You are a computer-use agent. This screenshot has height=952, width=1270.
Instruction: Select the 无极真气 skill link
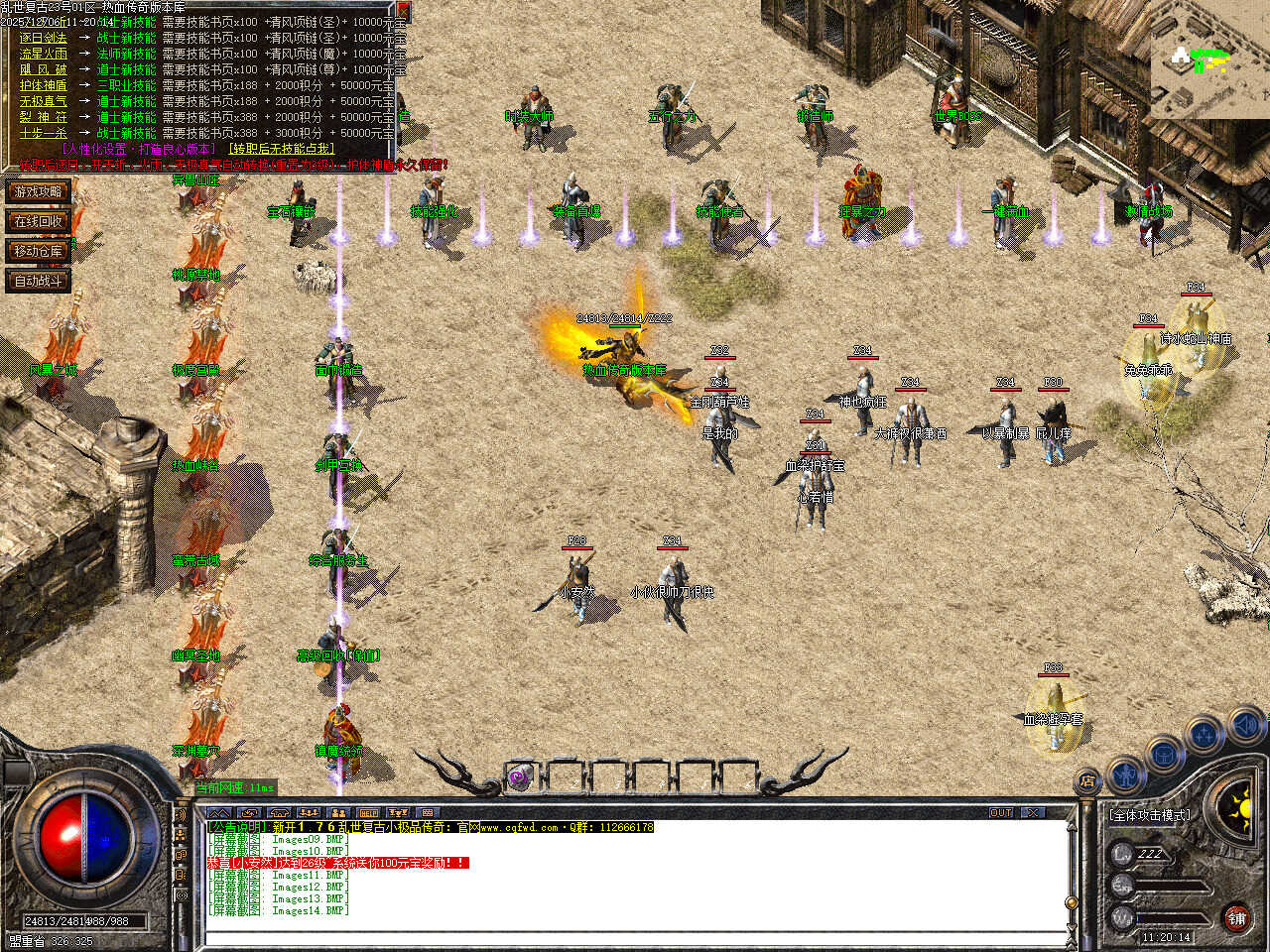click(44, 101)
